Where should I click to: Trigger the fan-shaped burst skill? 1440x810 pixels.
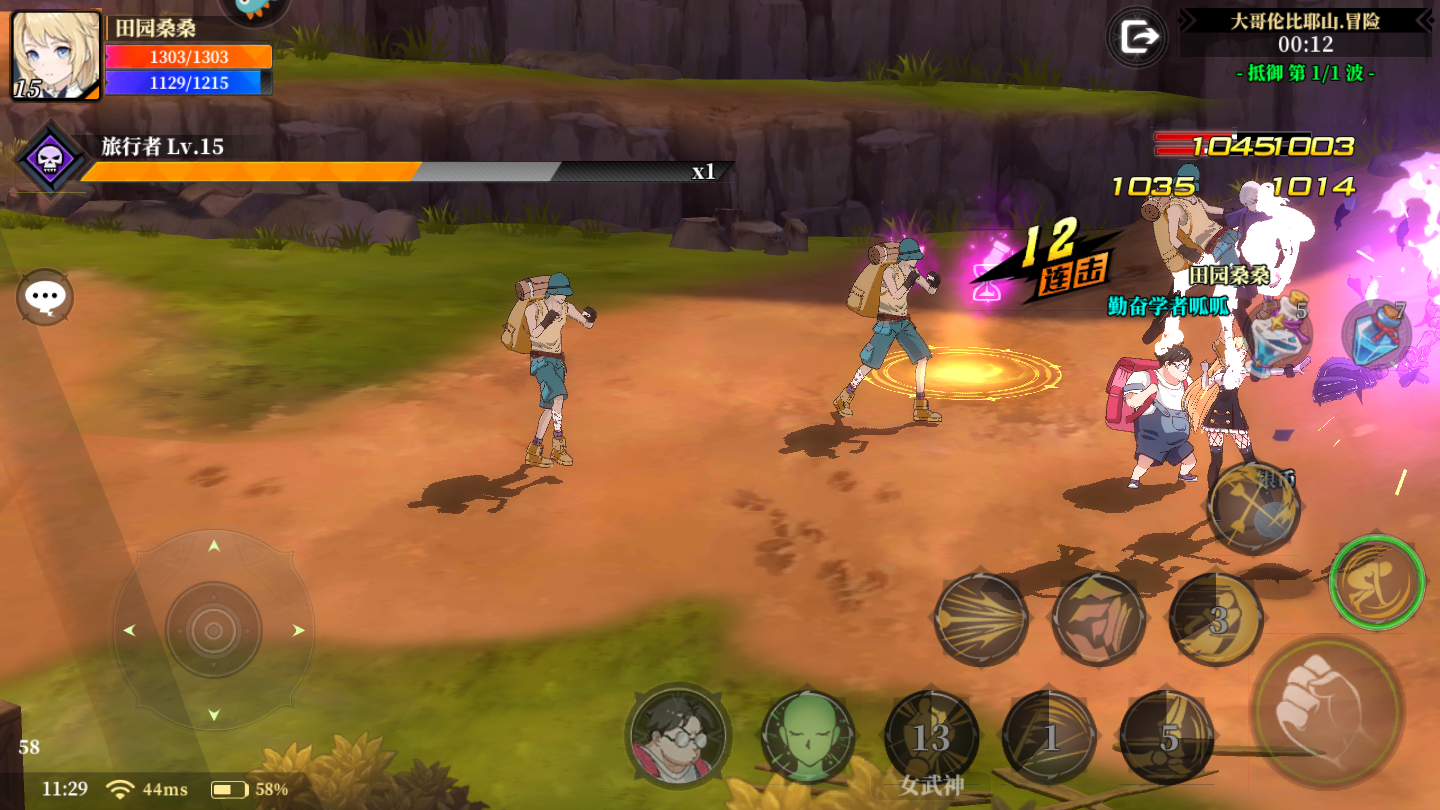[981, 619]
